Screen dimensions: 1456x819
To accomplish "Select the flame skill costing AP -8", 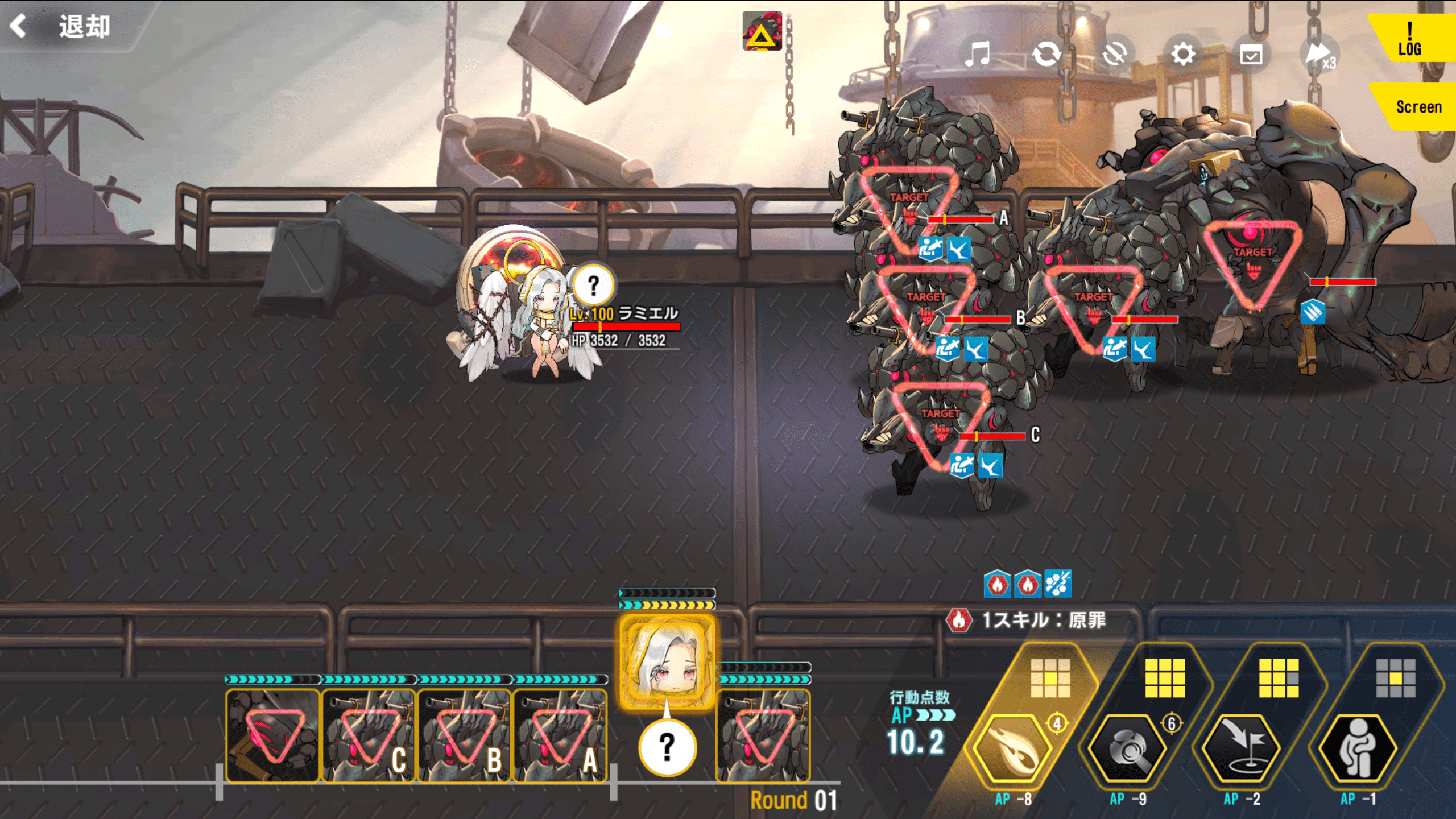I will click(x=1014, y=748).
